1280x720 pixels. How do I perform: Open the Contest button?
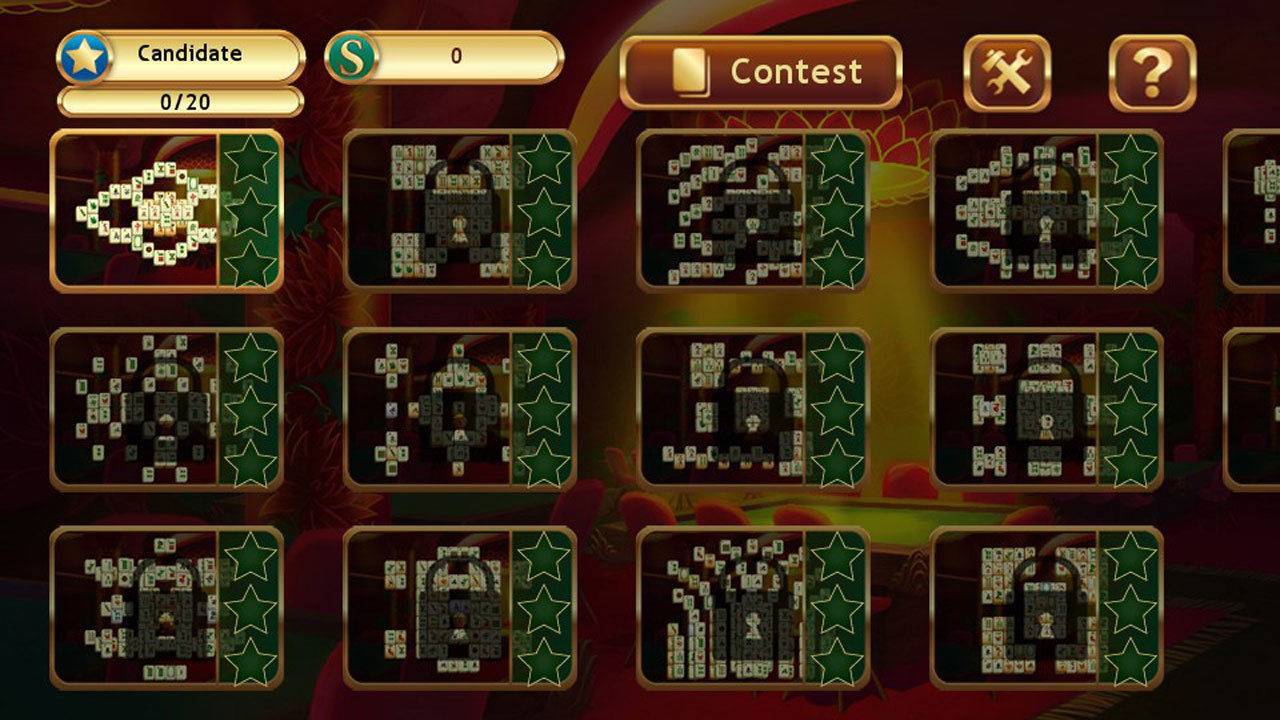pos(761,72)
